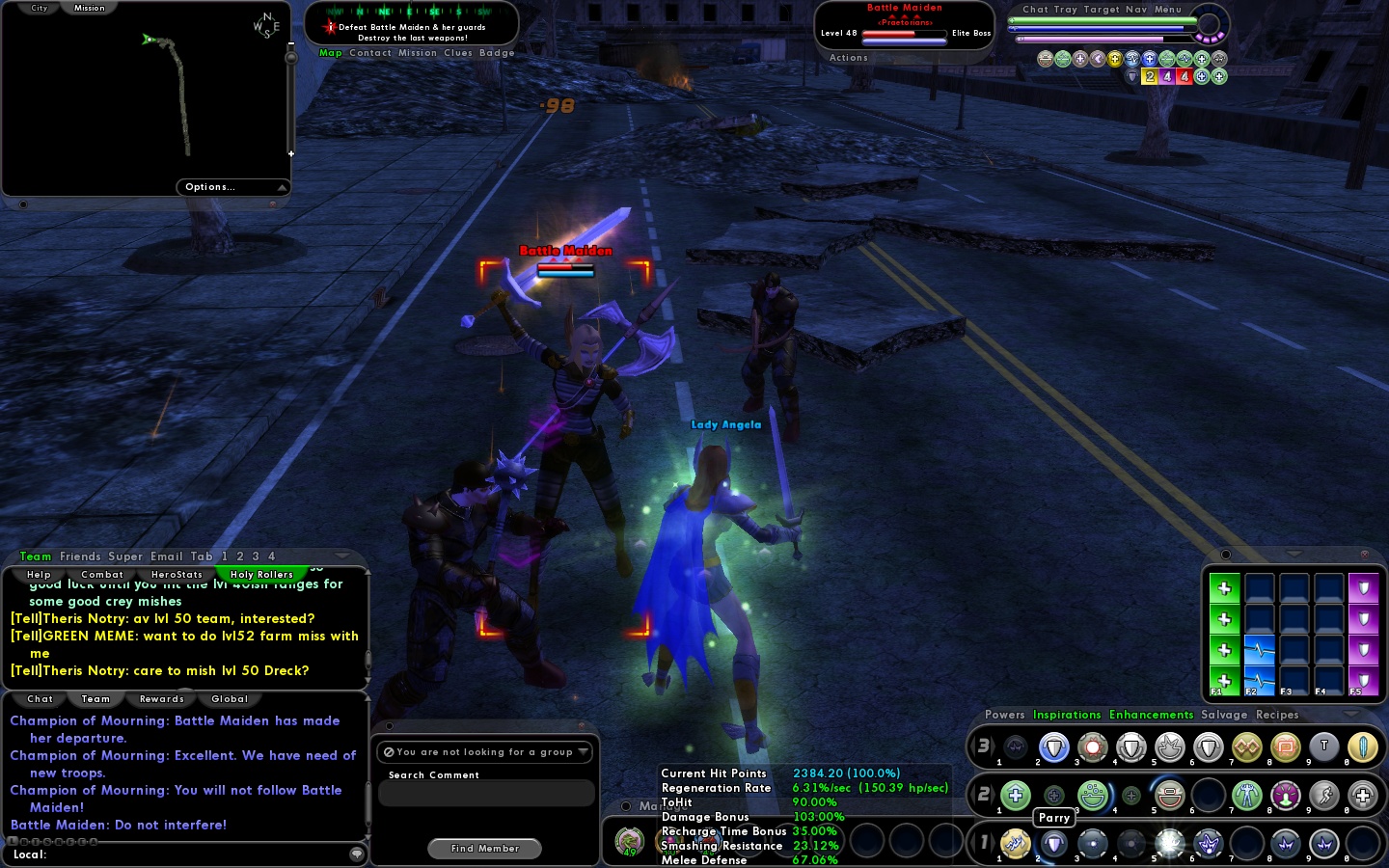This screenshot has height=868, width=1389.
Task: Open the target Actions menu
Action: (849, 58)
